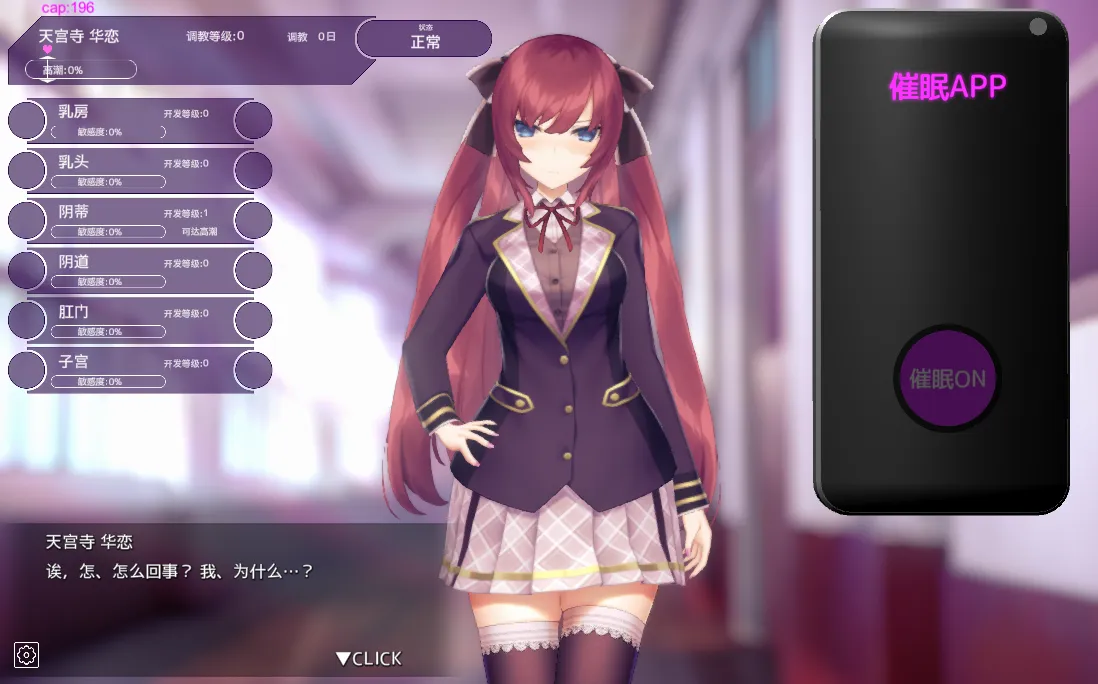Select the 正常 status pill
The height and width of the screenshot is (684, 1098).
click(425, 39)
